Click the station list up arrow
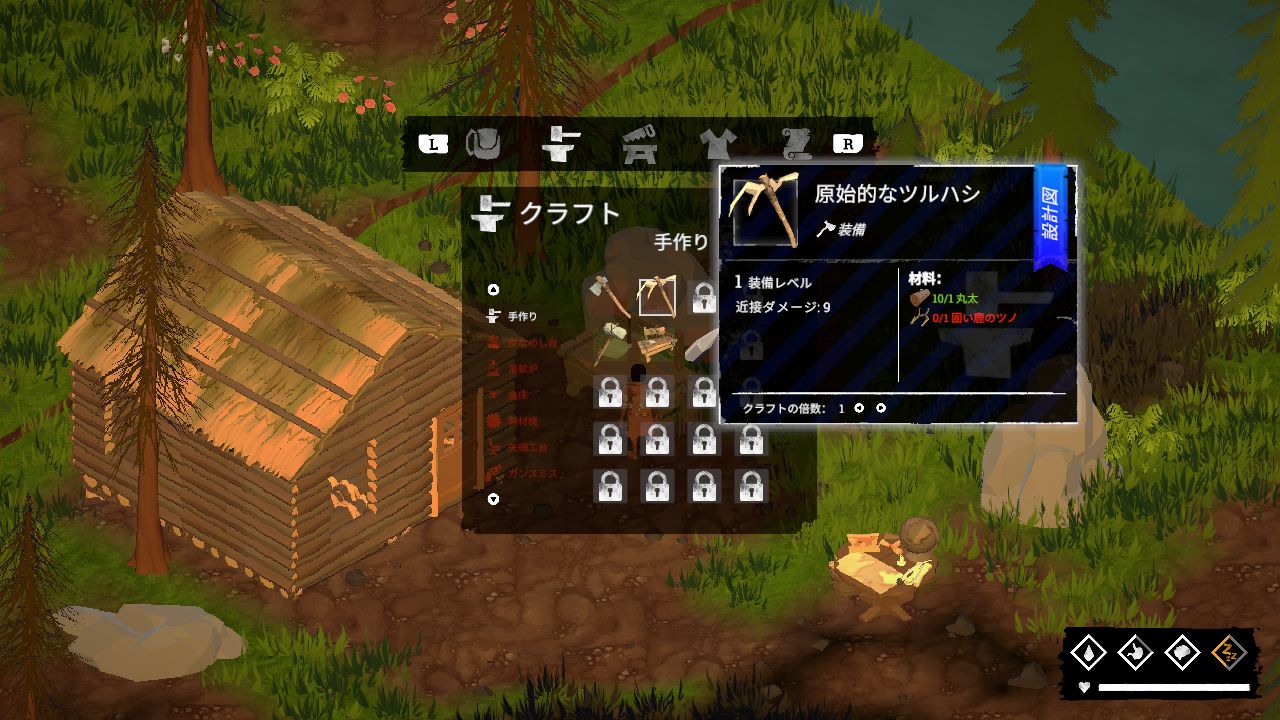The height and width of the screenshot is (720, 1280). [x=493, y=290]
